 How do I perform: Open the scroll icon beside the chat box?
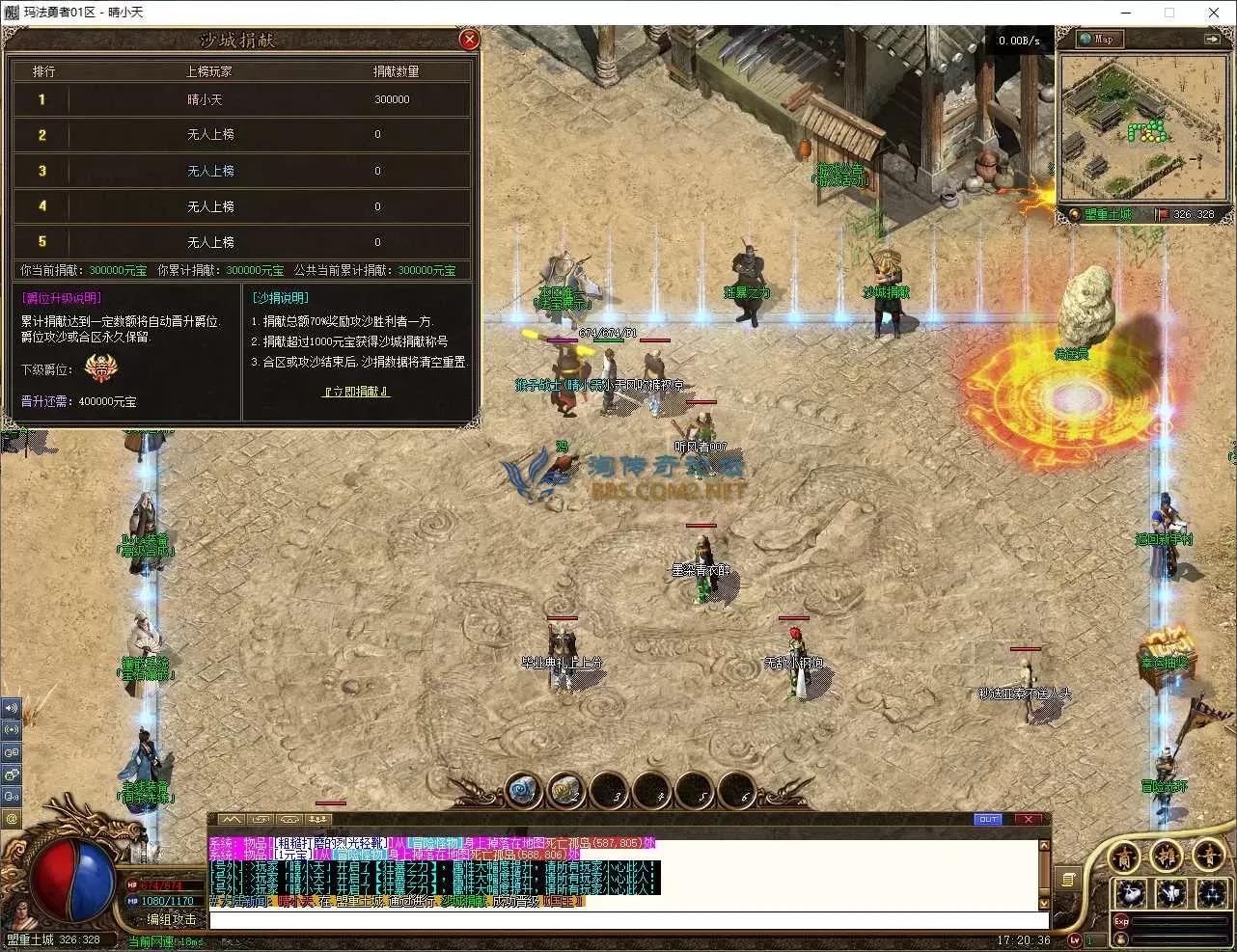(1068, 879)
